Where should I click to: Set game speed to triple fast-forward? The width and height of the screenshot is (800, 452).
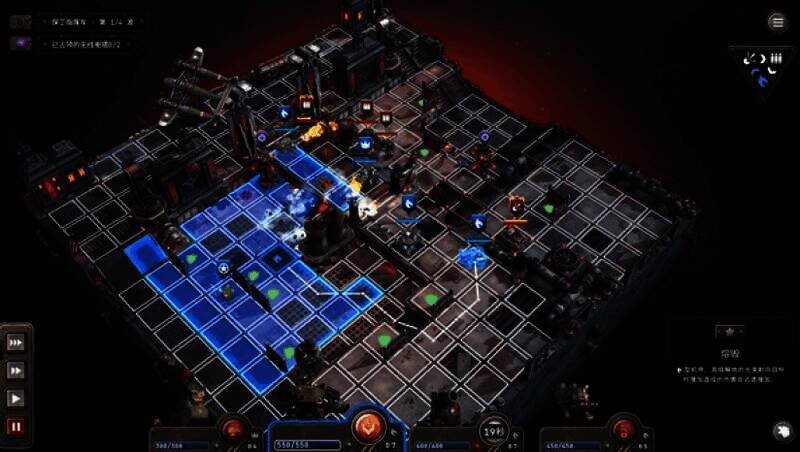tap(16, 342)
